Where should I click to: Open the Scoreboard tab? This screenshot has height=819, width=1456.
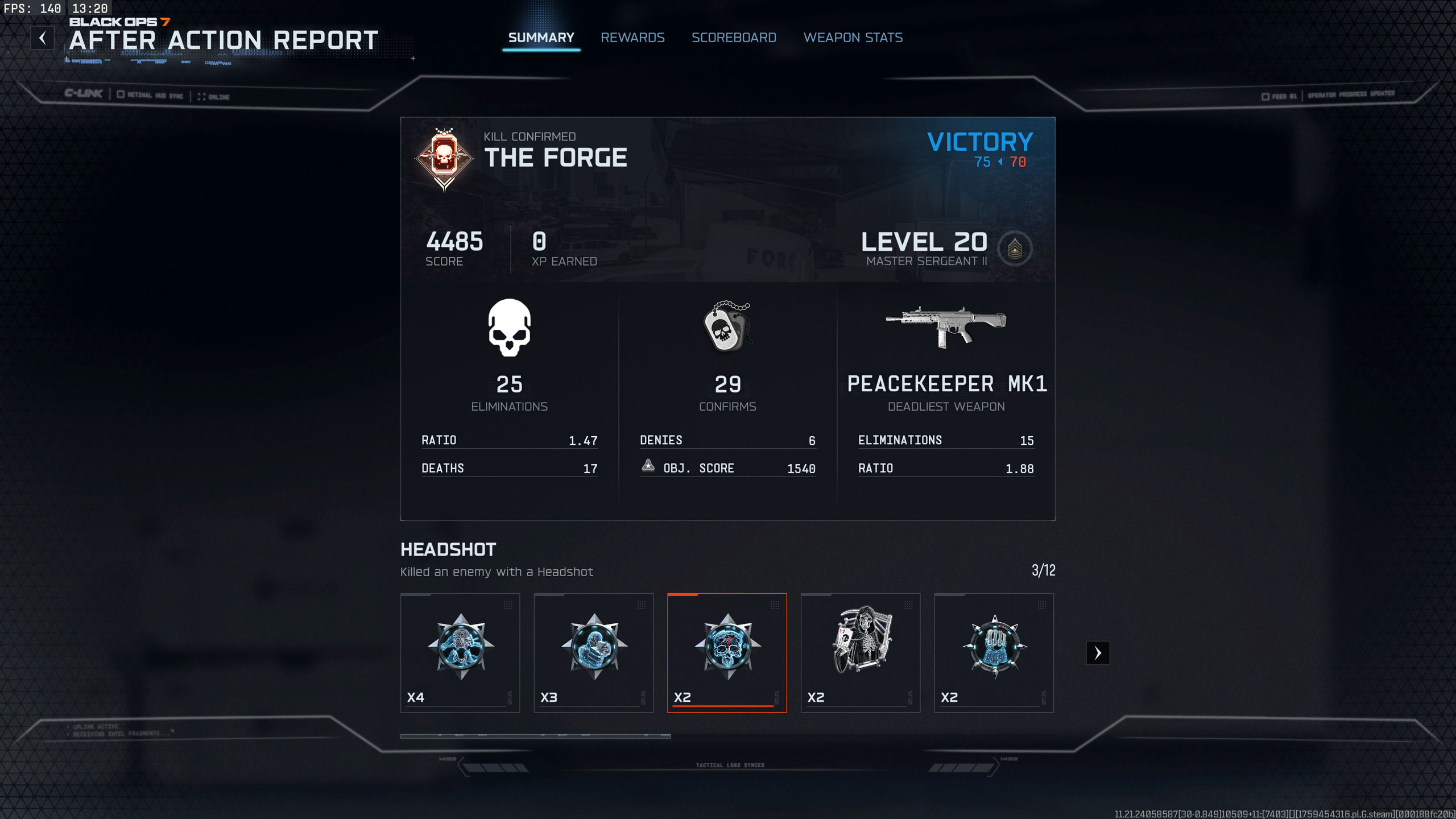(734, 38)
